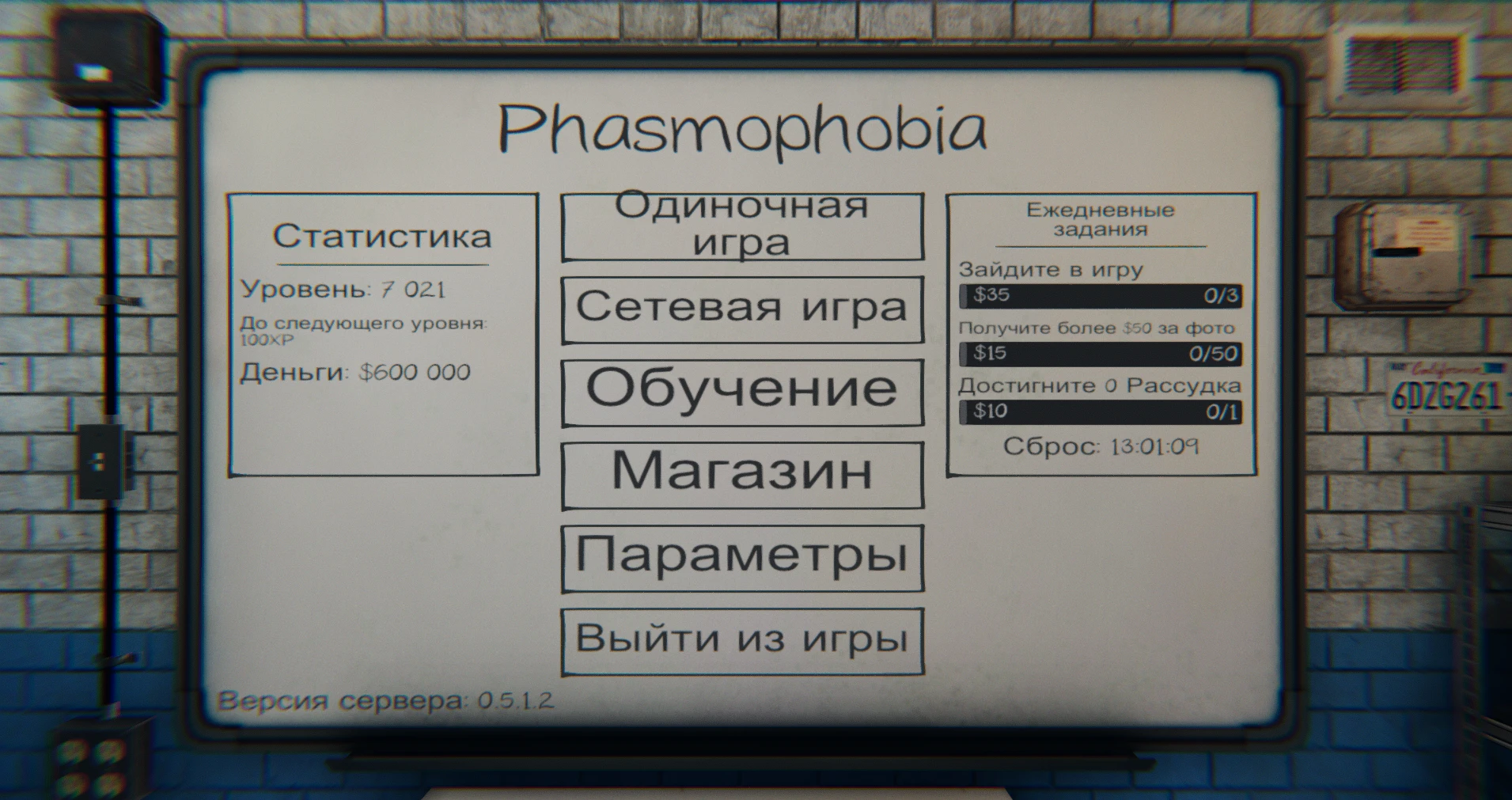This screenshot has width=1512, height=800.
Task: Select the Phasmophobia title header
Action: coord(742,129)
